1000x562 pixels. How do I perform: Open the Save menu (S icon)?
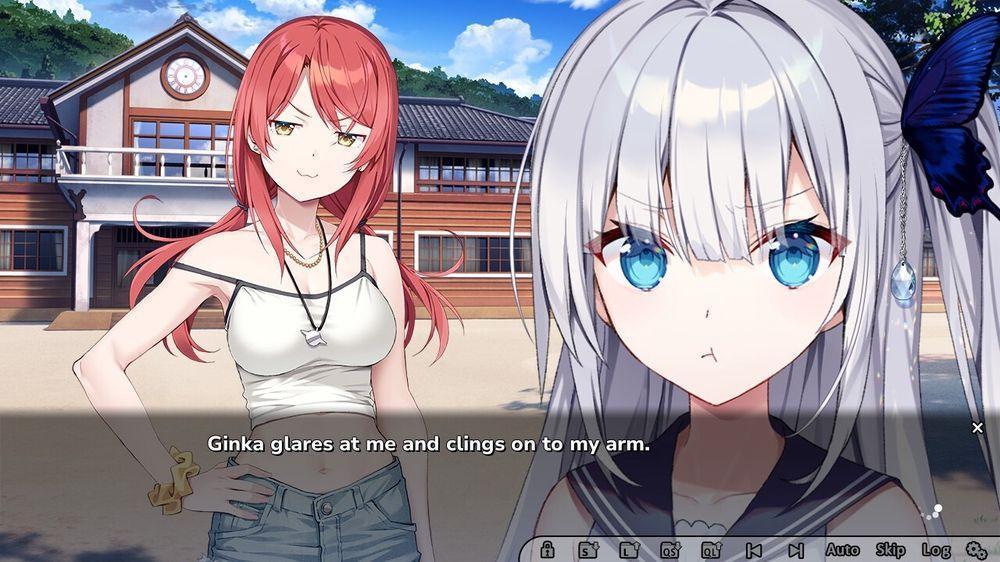[587, 549]
